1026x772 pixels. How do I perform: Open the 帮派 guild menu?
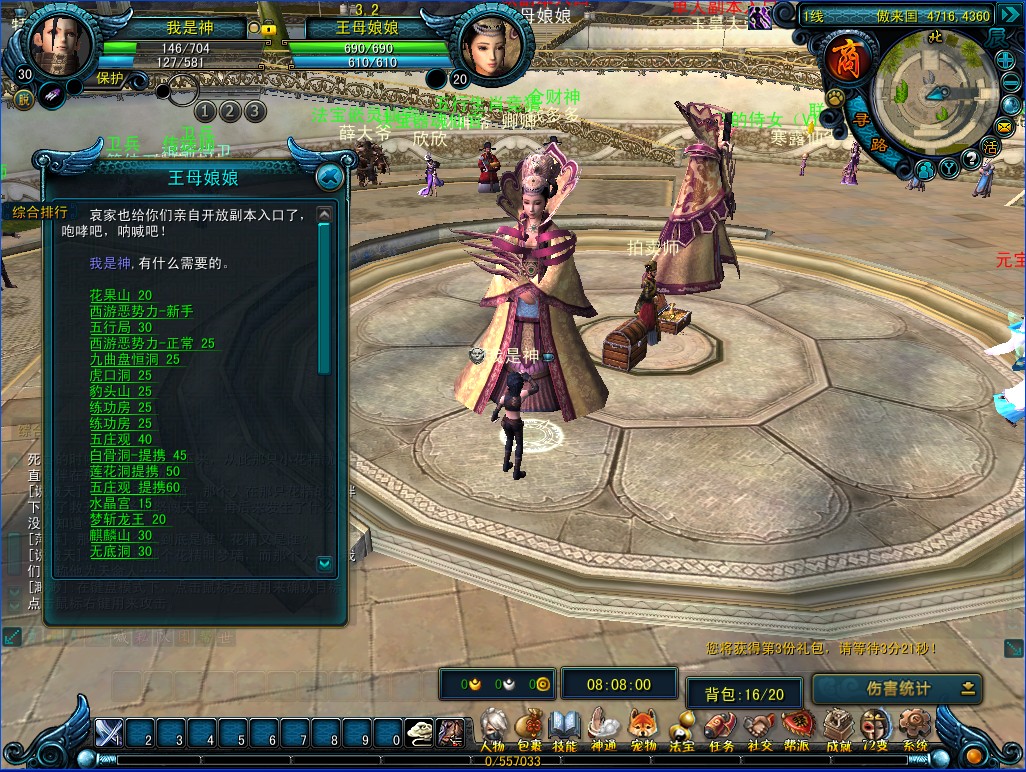(x=797, y=729)
